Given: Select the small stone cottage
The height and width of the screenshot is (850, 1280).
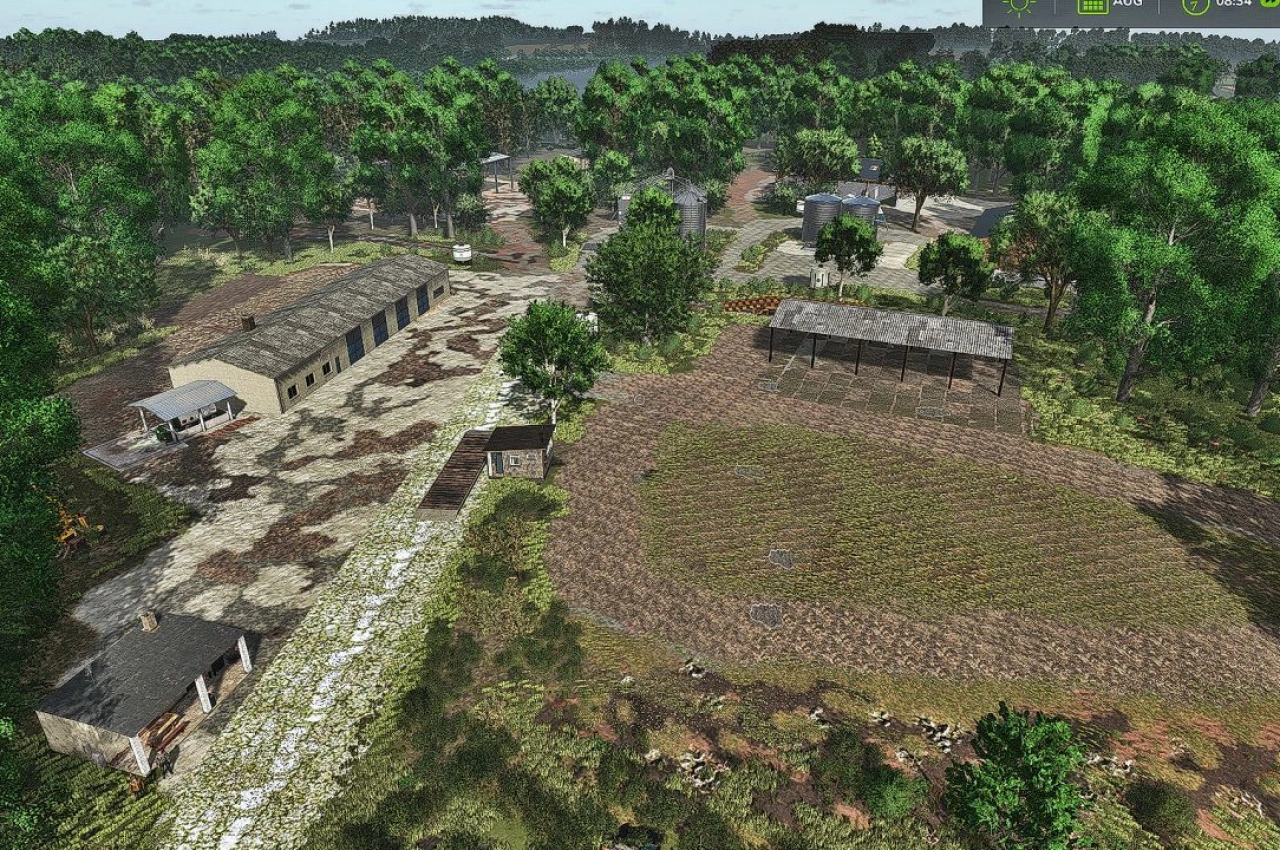Looking at the screenshot, I should pos(516,452).
